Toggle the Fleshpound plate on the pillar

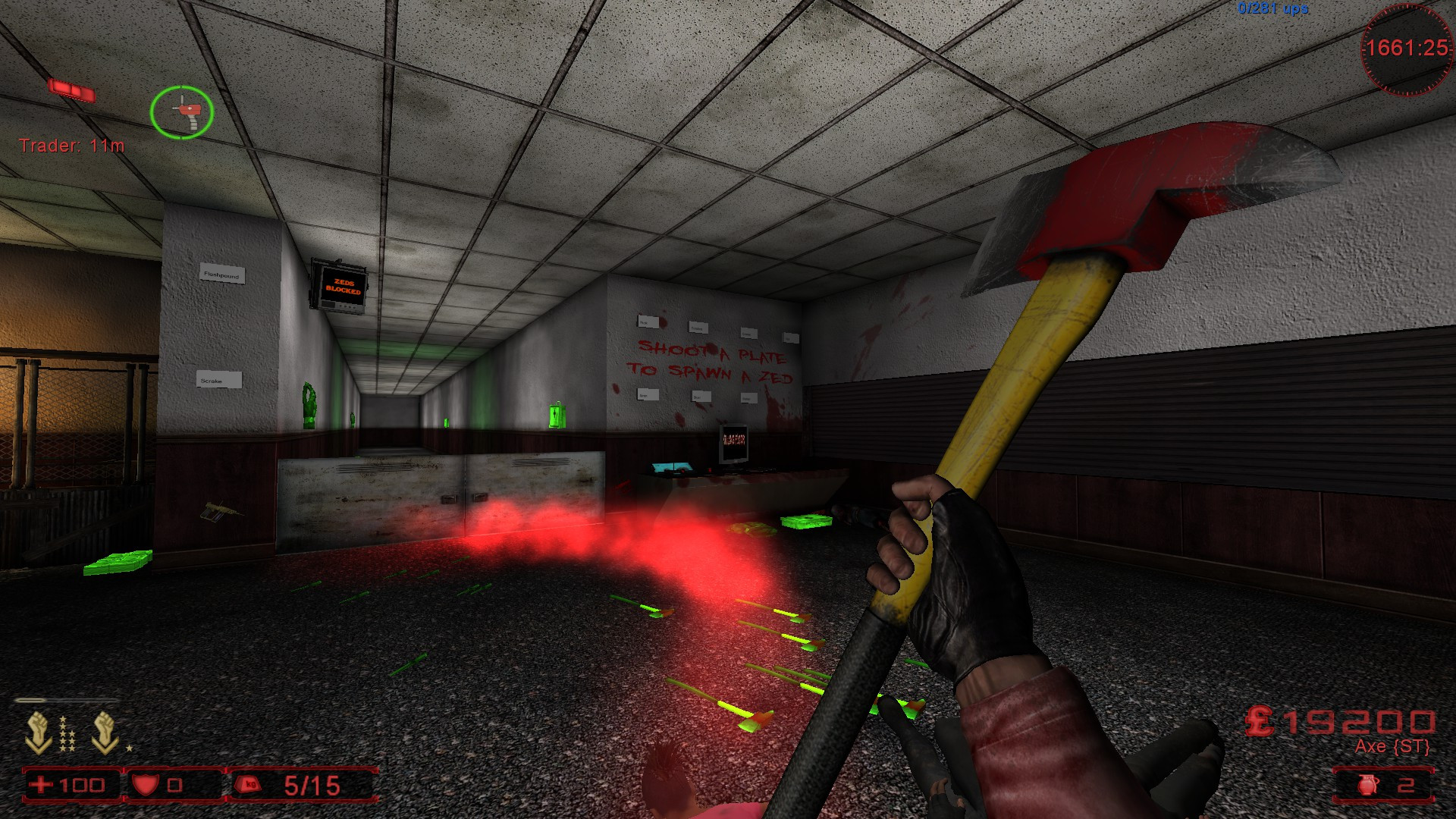(221, 275)
